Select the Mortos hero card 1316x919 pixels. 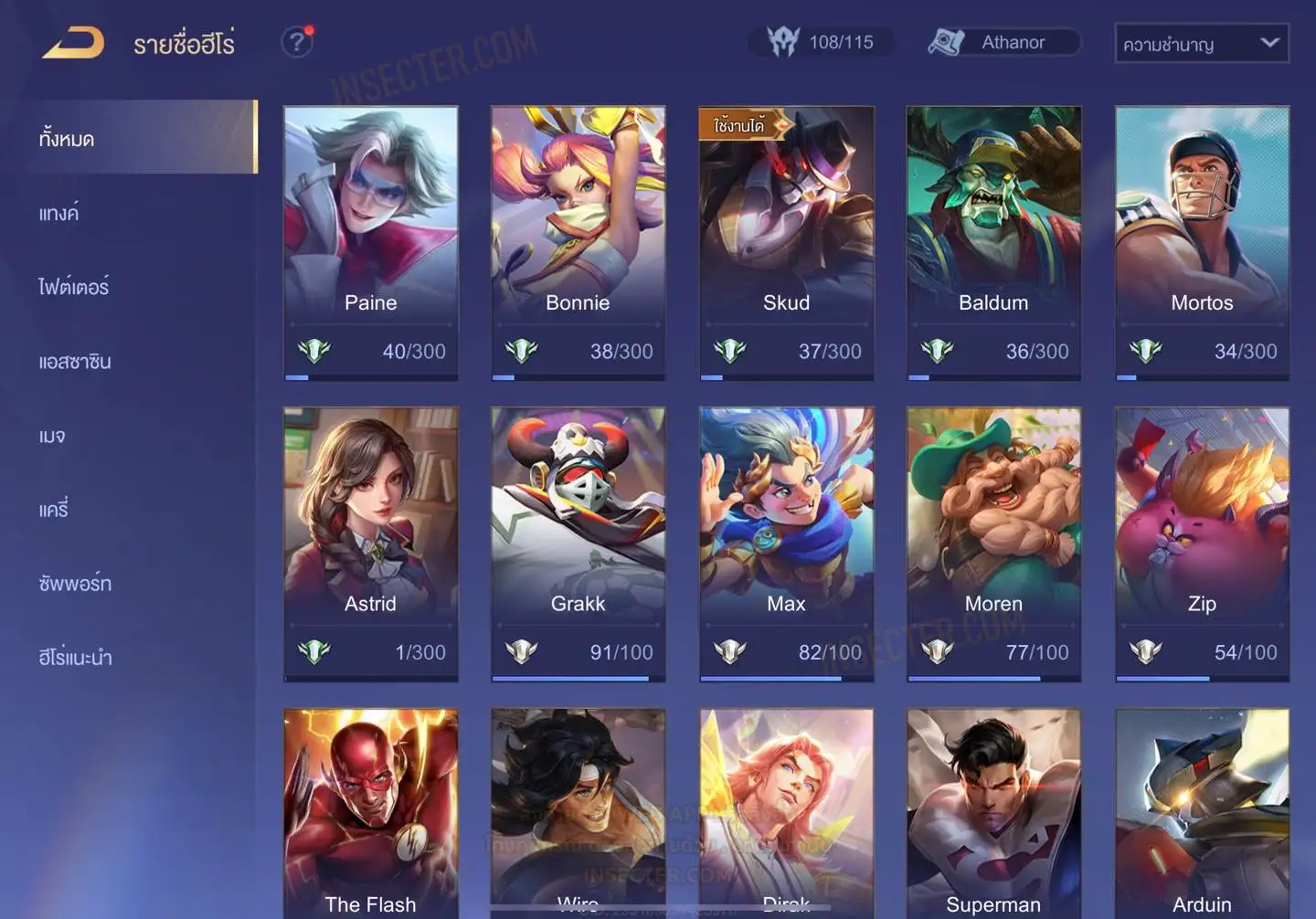1202,242
